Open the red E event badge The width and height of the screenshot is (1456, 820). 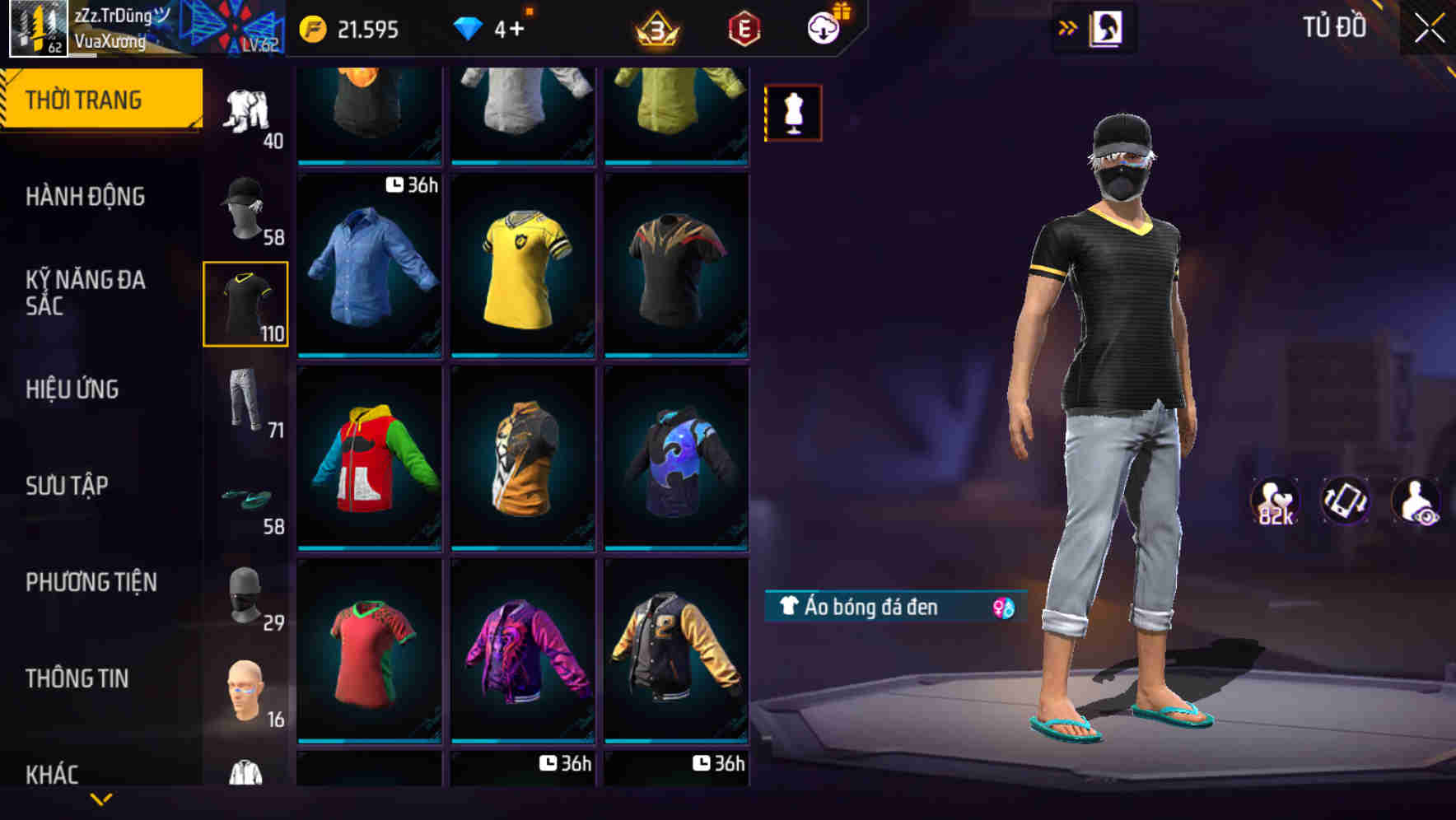[740, 31]
